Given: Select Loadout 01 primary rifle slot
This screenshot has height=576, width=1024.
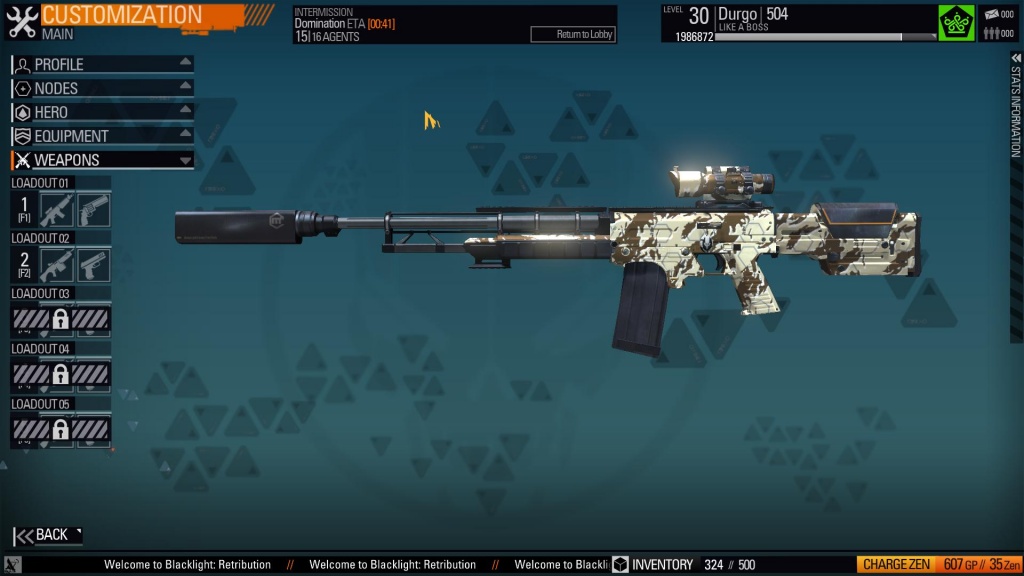Looking at the screenshot, I should pyautogui.click(x=58, y=210).
